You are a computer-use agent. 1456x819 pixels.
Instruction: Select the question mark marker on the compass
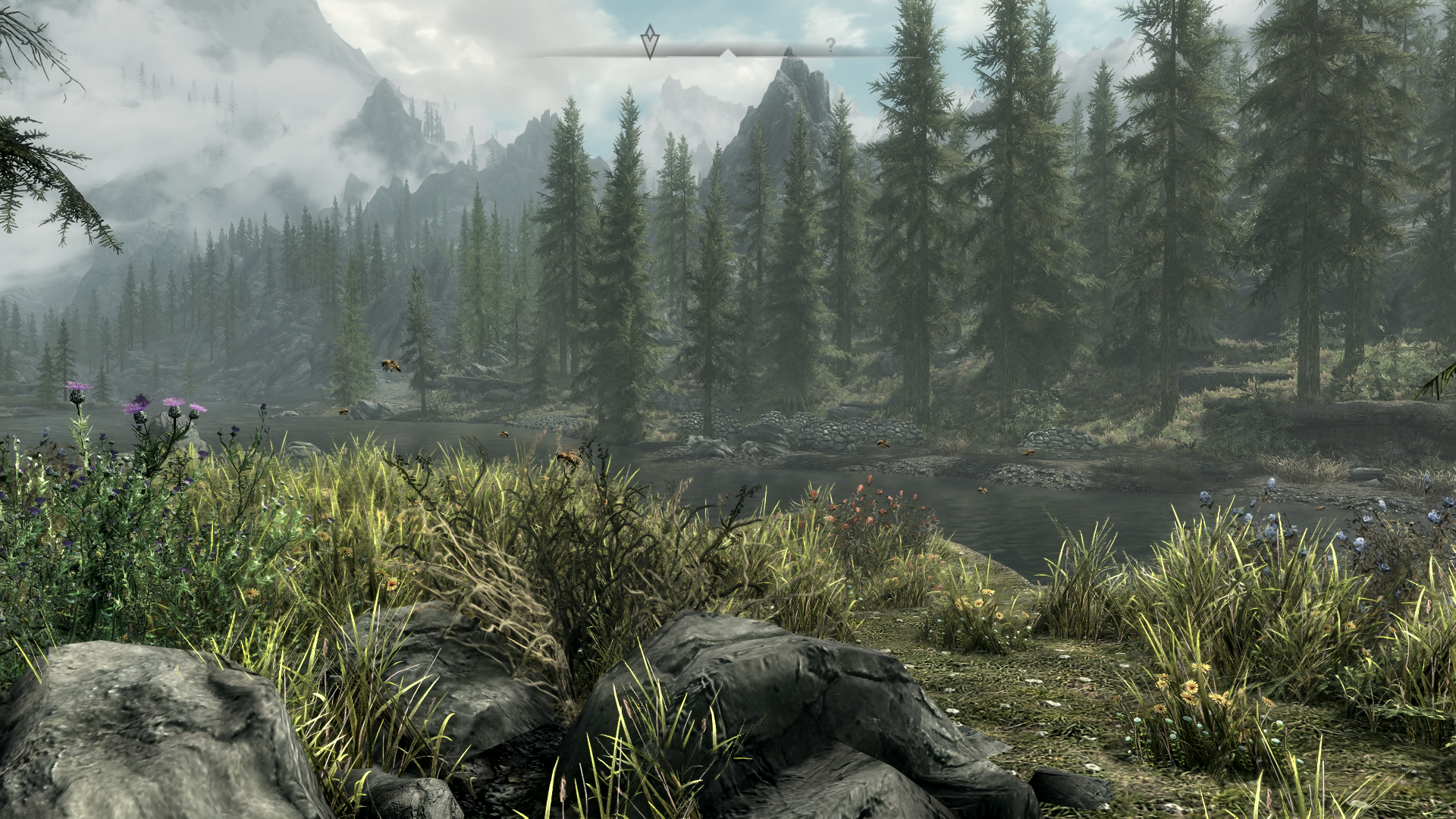tap(830, 45)
